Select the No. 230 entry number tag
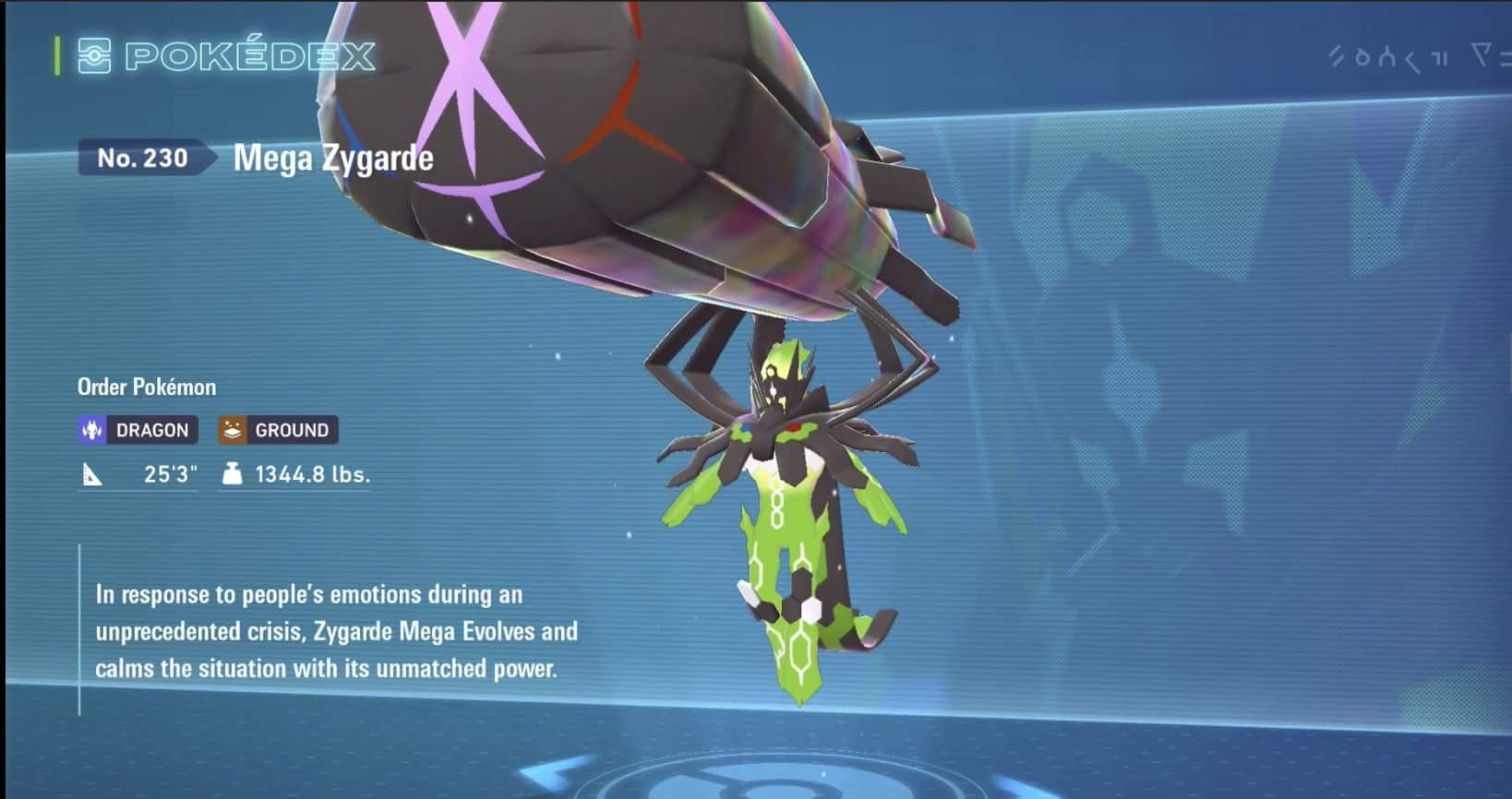The height and width of the screenshot is (799, 1512). click(143, 159)
